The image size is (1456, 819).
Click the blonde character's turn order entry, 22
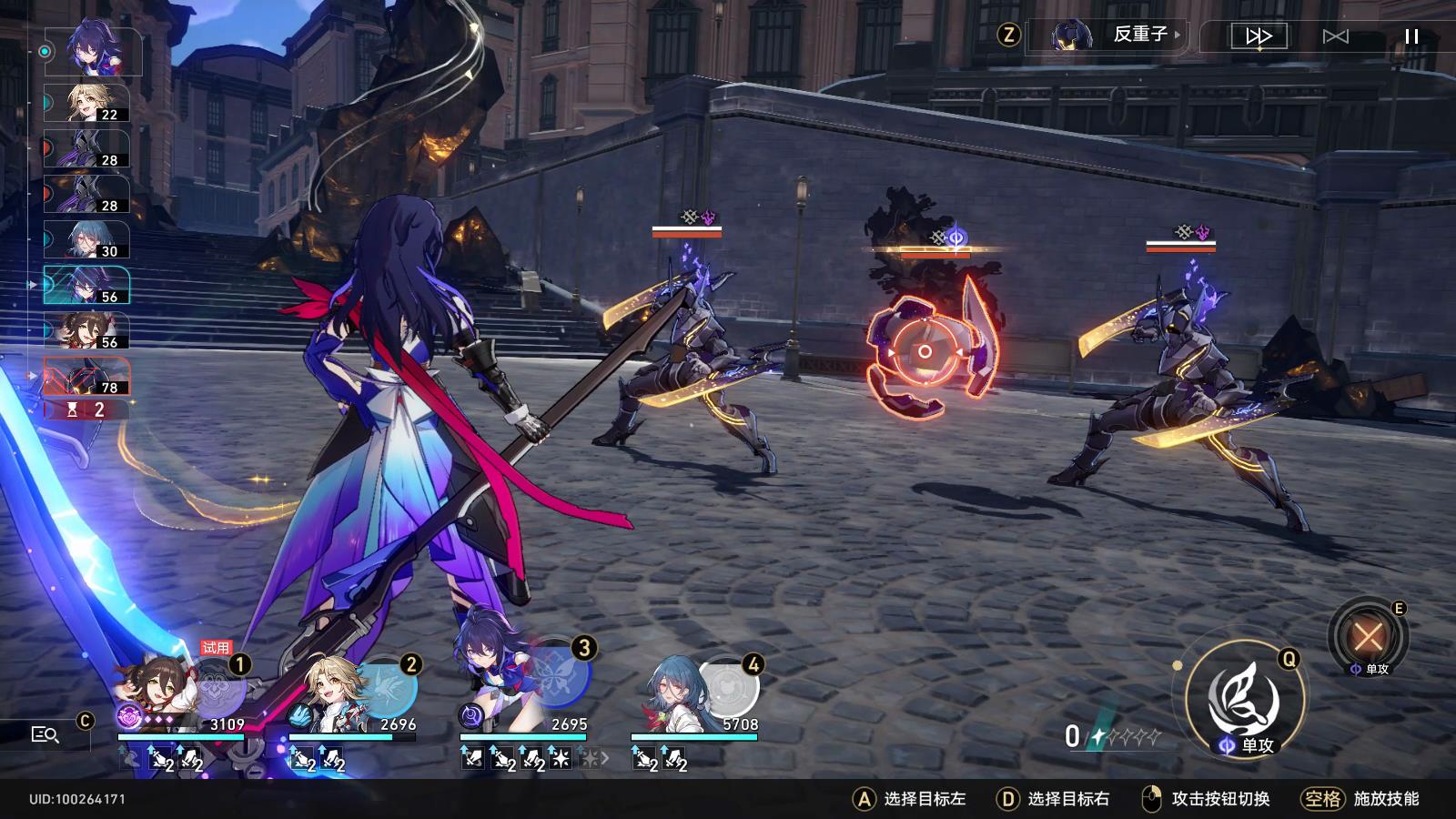[x=87, y=103]
